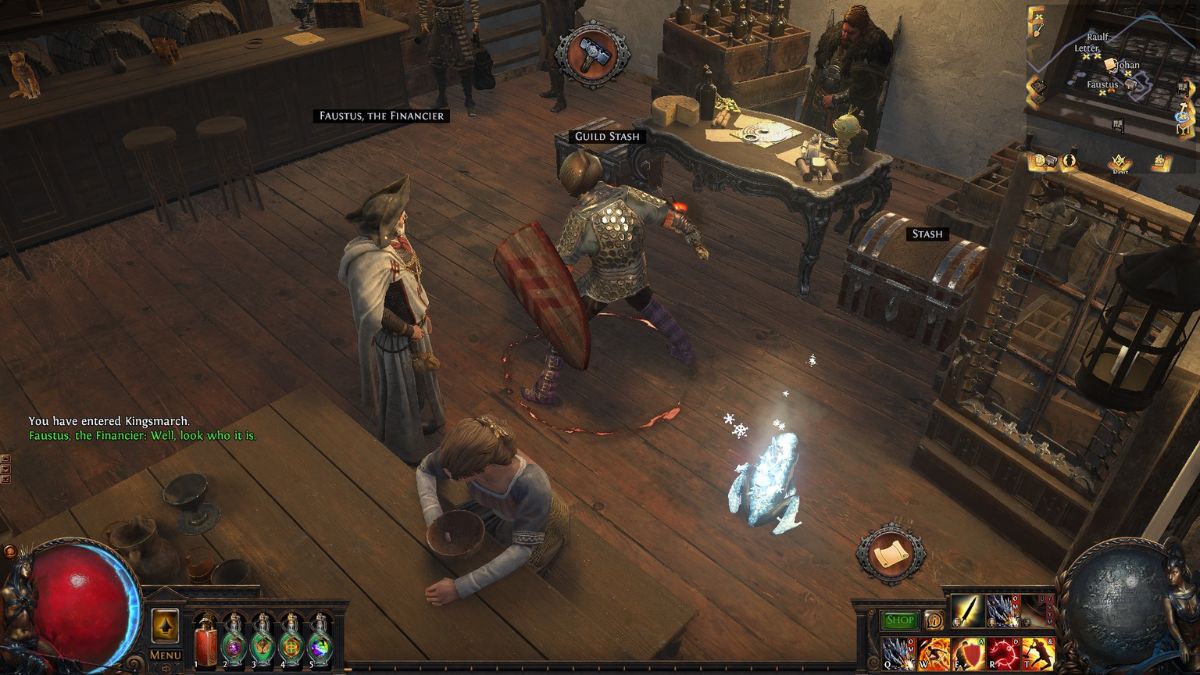
Task: Select the glowing sword attack skill
Action: 966,610
